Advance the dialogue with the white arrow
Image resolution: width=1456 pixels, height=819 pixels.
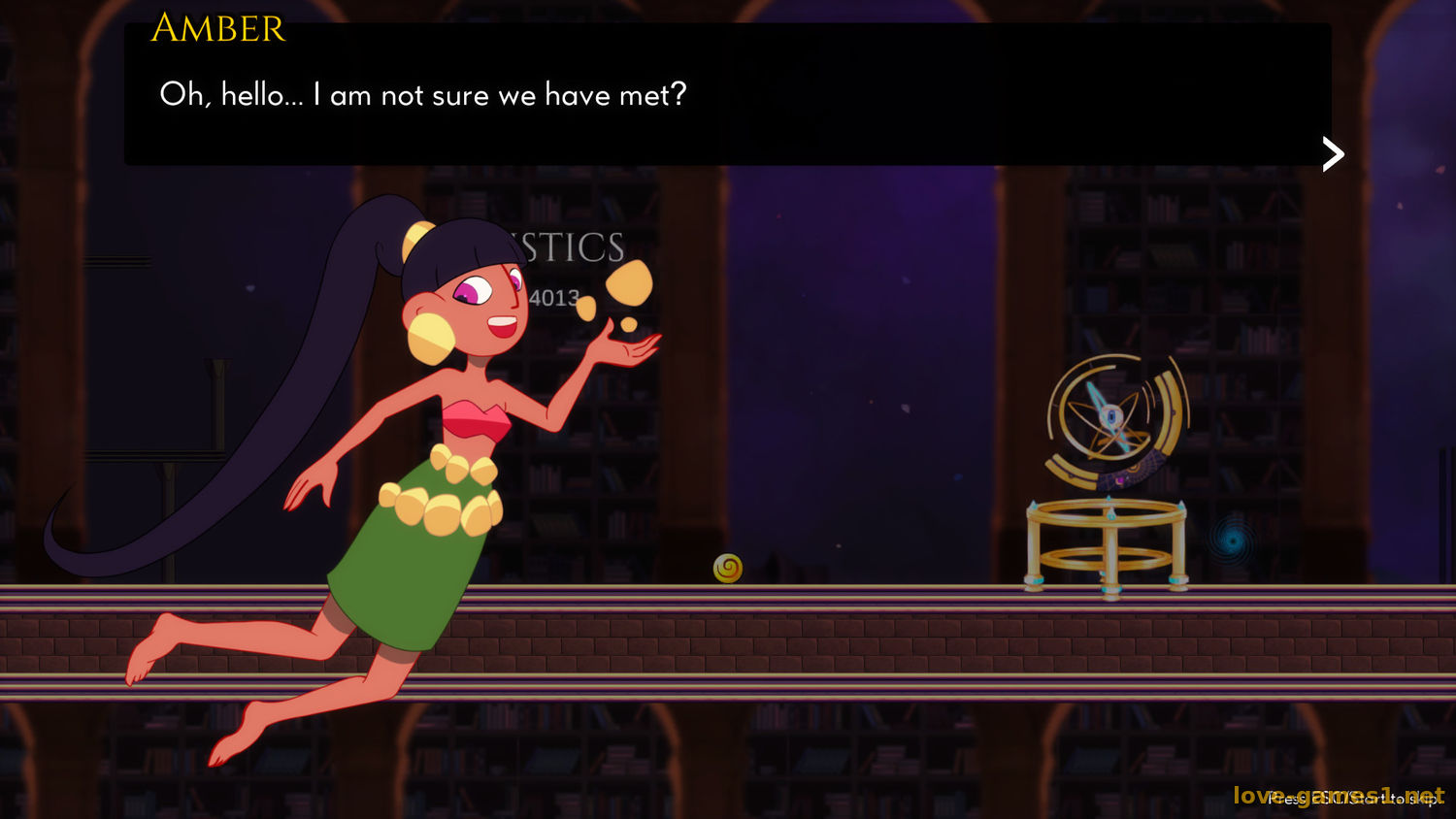point(1333,153)
